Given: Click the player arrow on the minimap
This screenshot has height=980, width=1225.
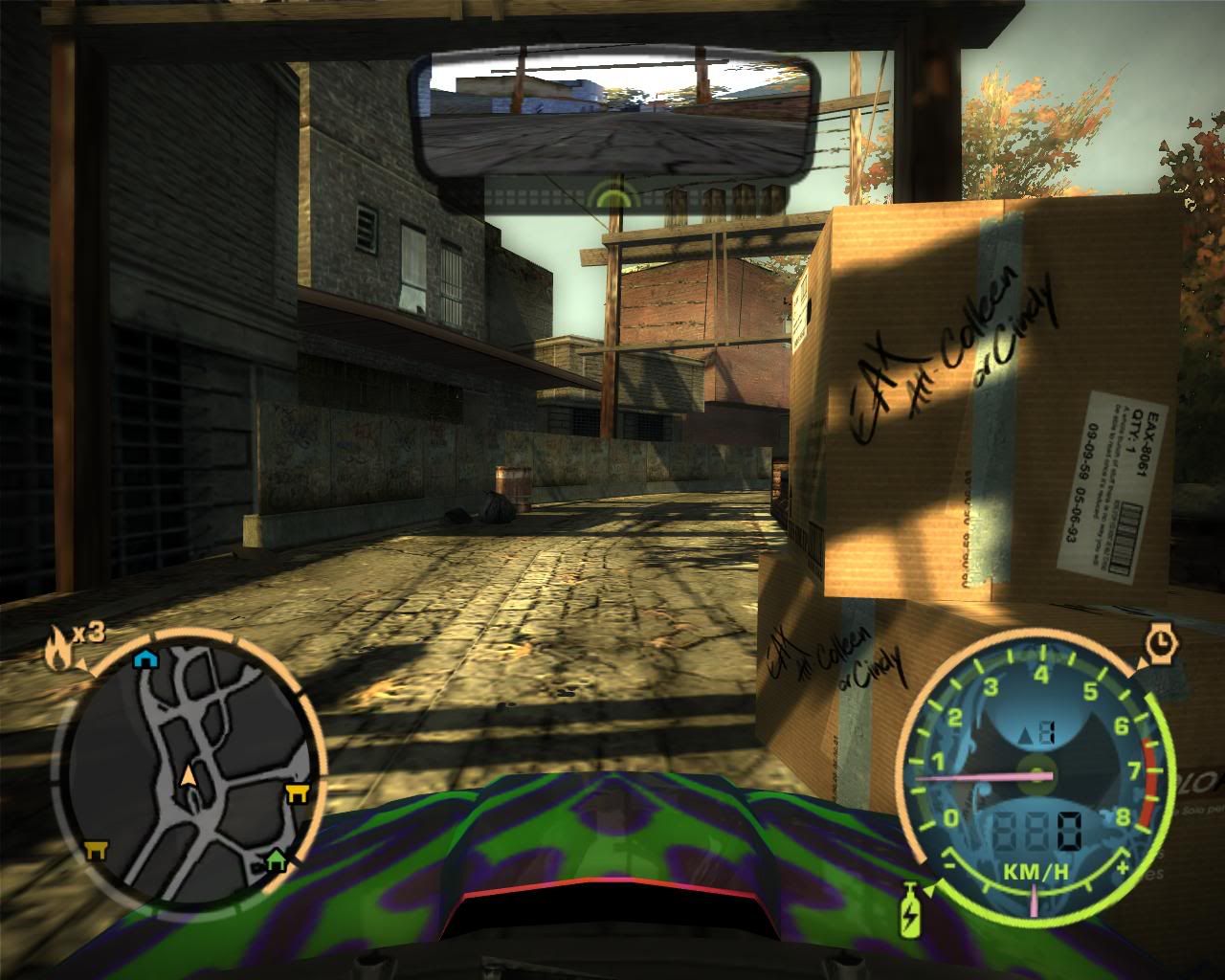Looking at the screenshot, I should (189, 776).
